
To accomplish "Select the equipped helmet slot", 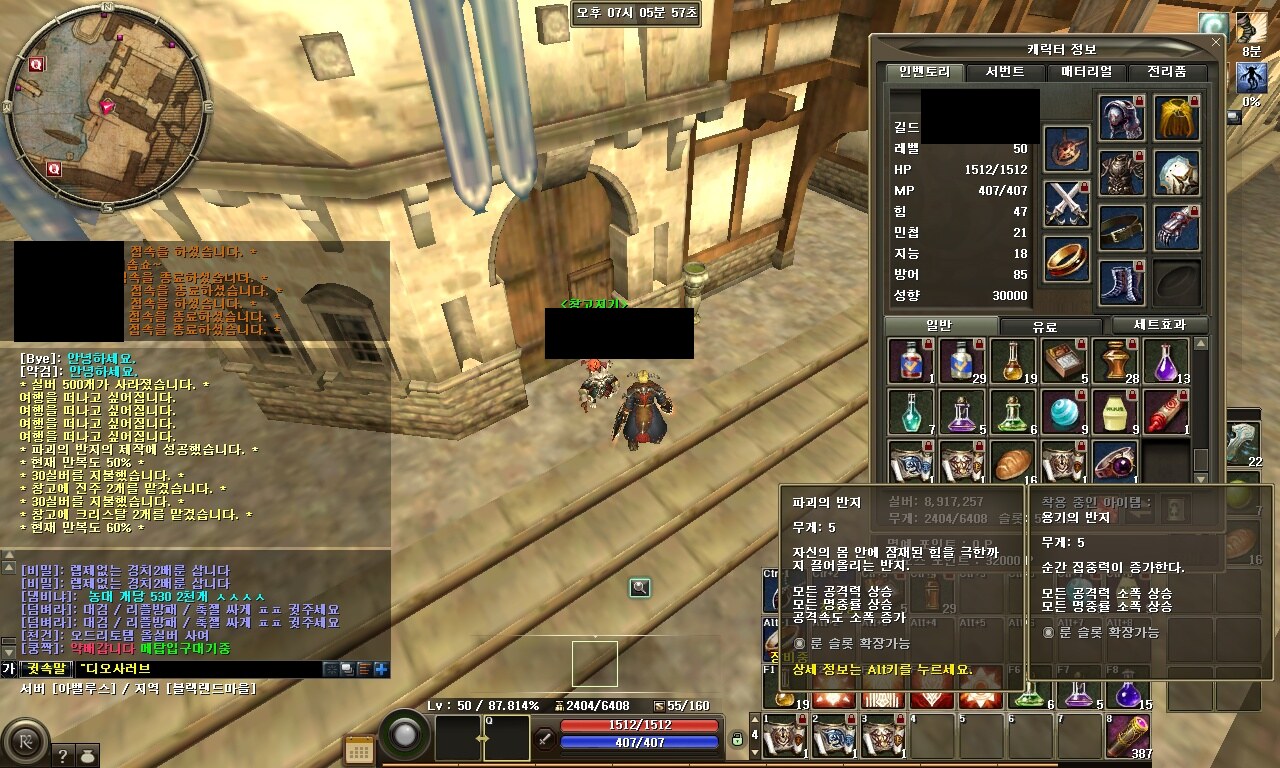I will (x=1122, y=118).
